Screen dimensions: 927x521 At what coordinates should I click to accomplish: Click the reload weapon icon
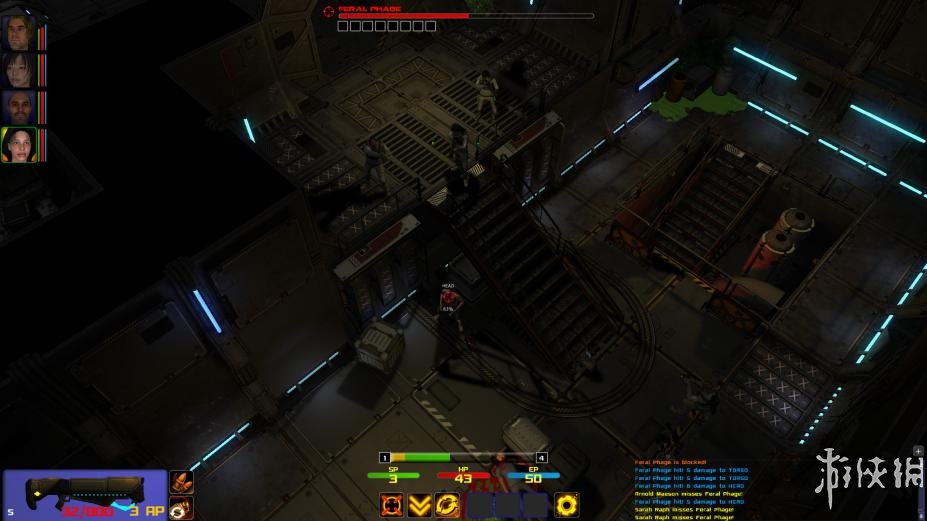(x=181, y=509)
